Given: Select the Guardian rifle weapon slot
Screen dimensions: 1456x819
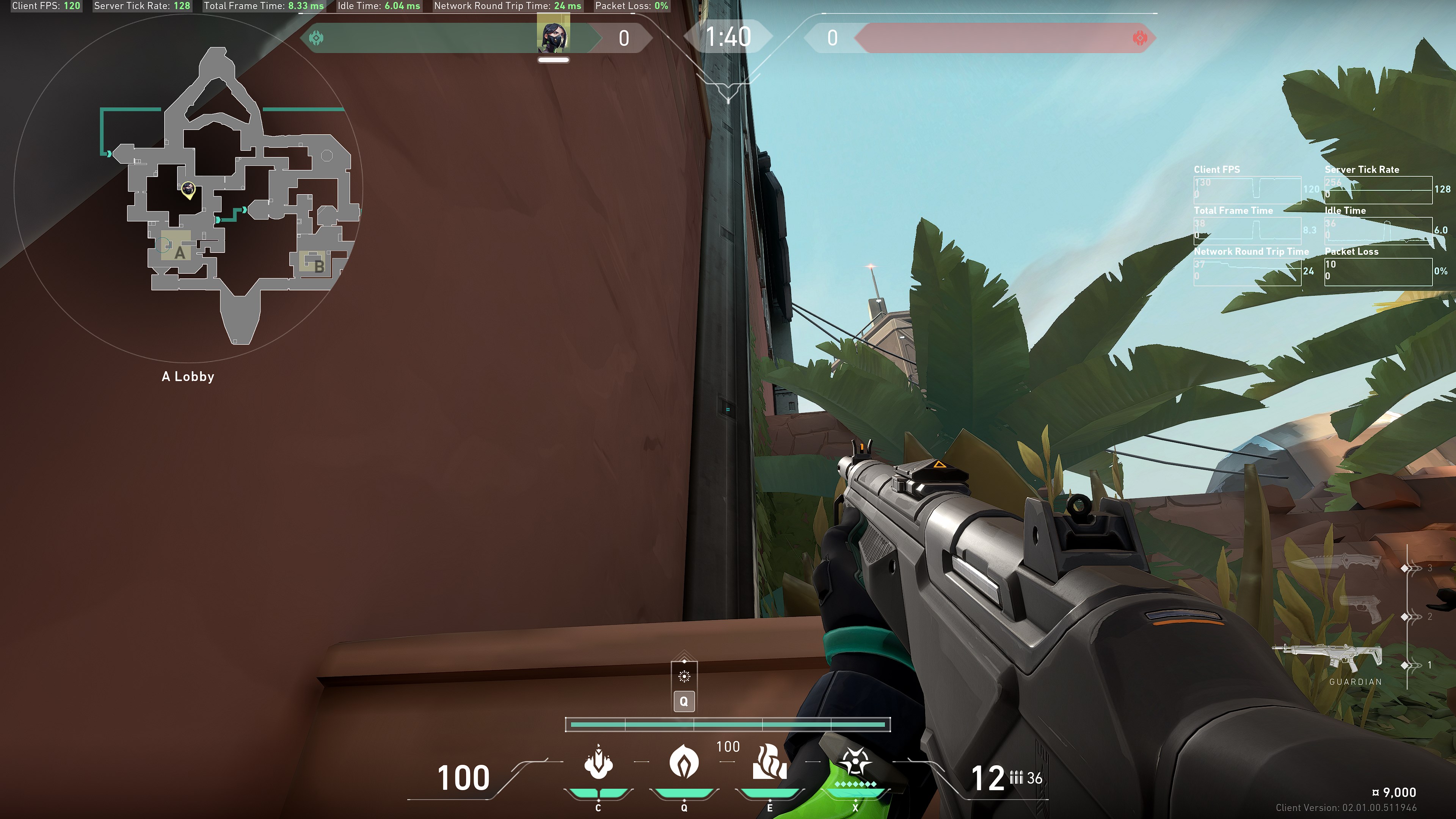Looking at the screenshot, I should pyautogui.click(x=1328, y=657).
